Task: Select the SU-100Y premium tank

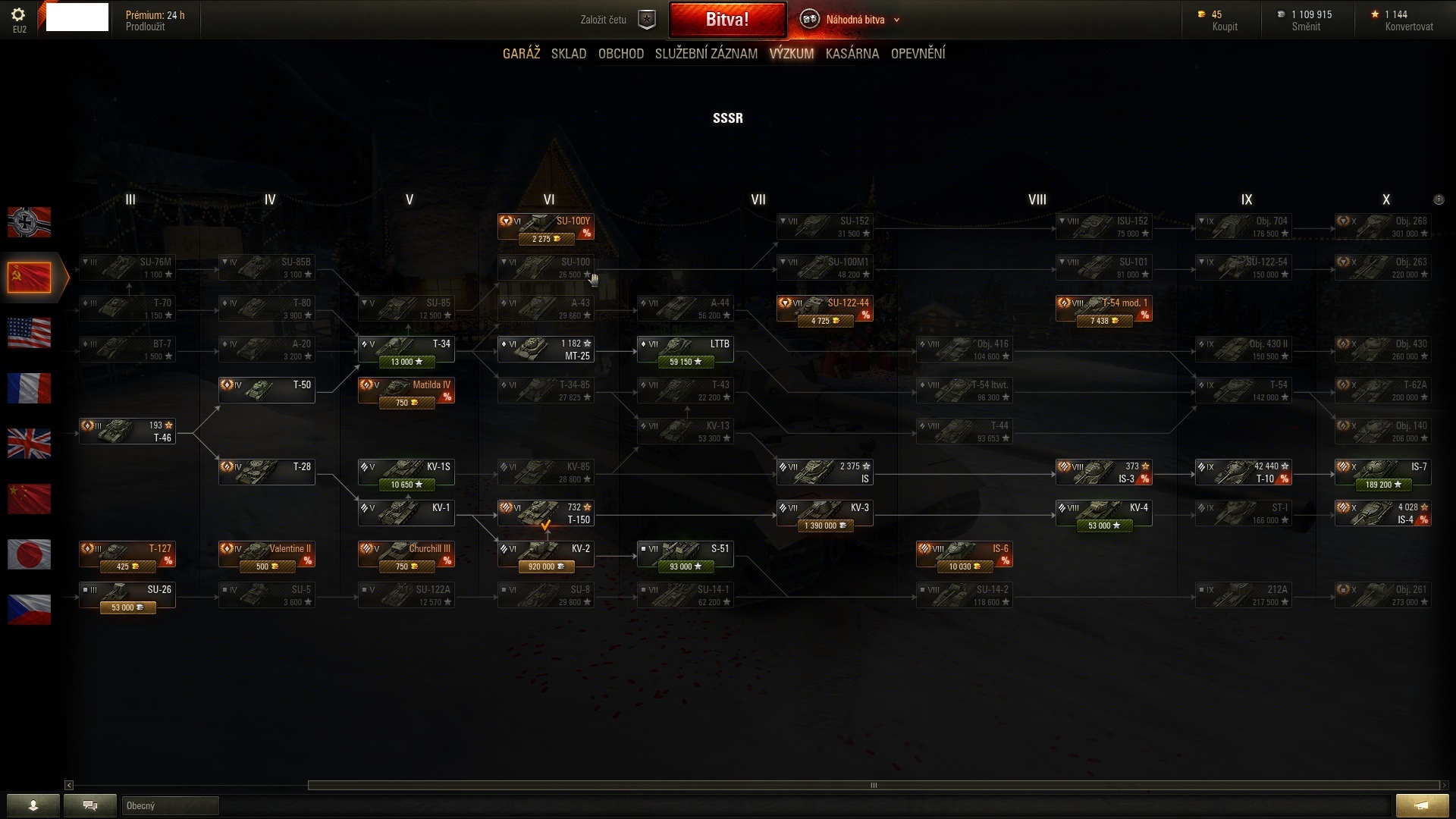Action: click(x=546, y=227)
